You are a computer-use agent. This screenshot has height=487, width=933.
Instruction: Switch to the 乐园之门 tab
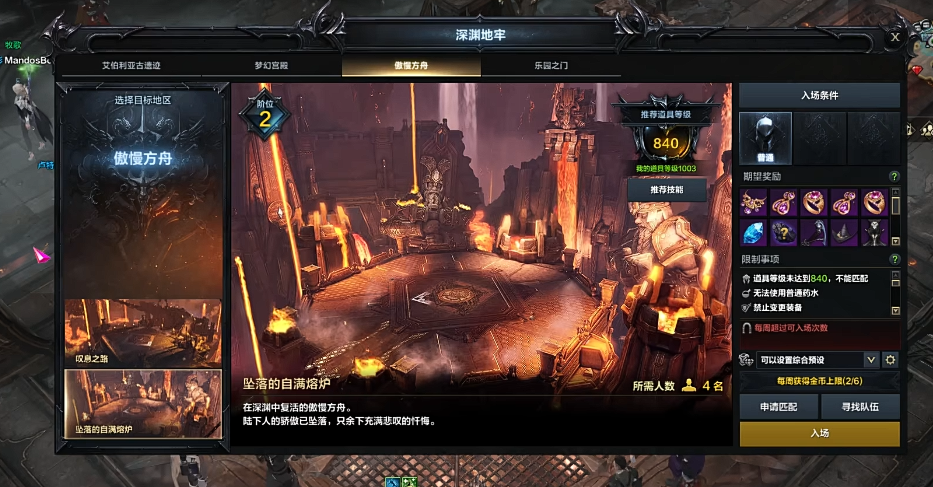(551, 65)
